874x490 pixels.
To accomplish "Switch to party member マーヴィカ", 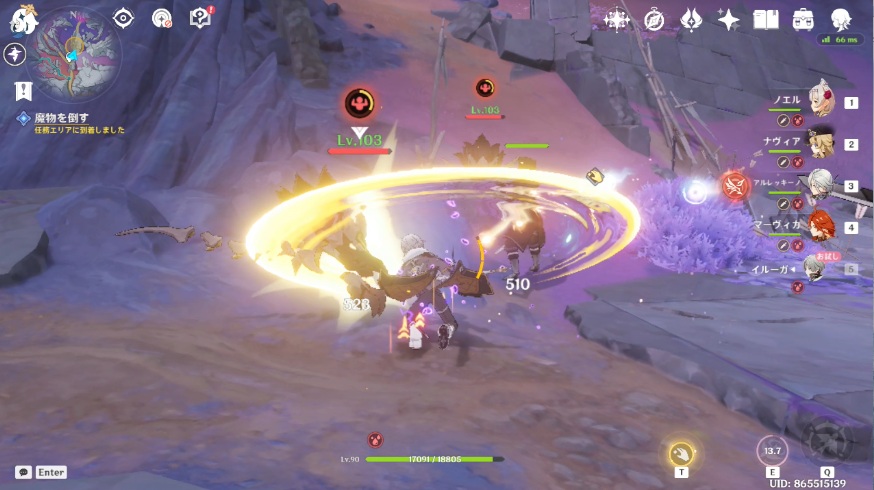I will pyautogui.click(x=821, y=226).
